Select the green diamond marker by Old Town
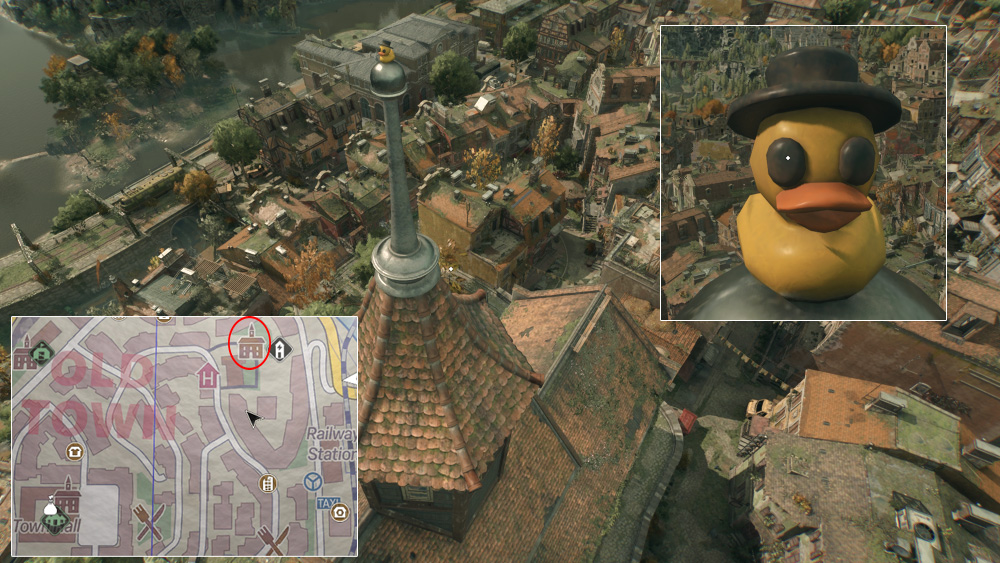 pyautogui.click(x=41, y=351)
